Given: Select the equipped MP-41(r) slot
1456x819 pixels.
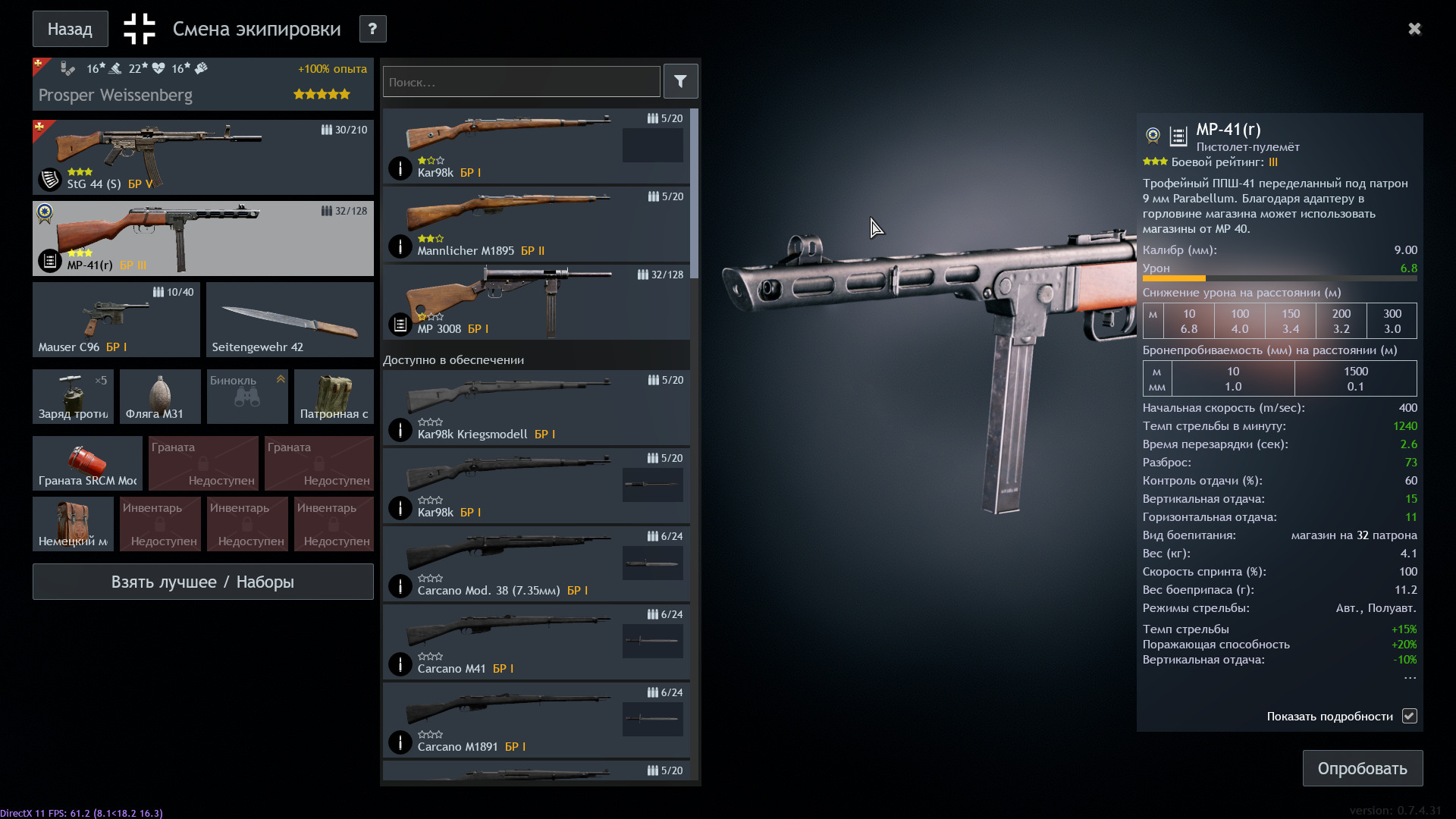Looking at the screenshot, I should click(x=202, y=238).
